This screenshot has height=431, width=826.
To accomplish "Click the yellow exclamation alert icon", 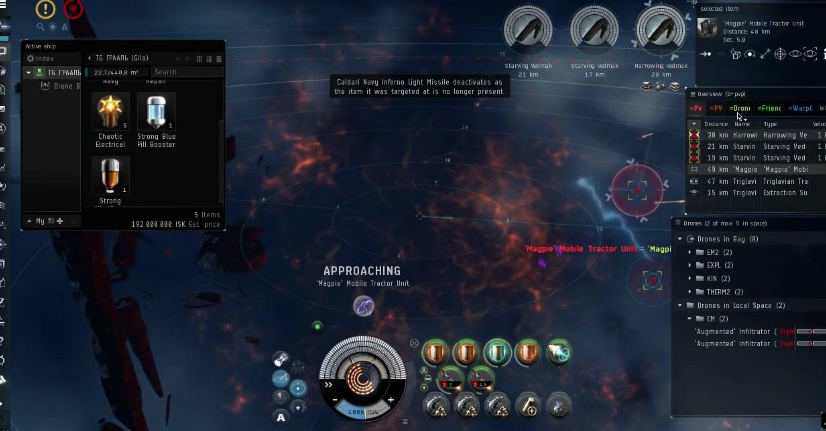I will tap(46, 9).
